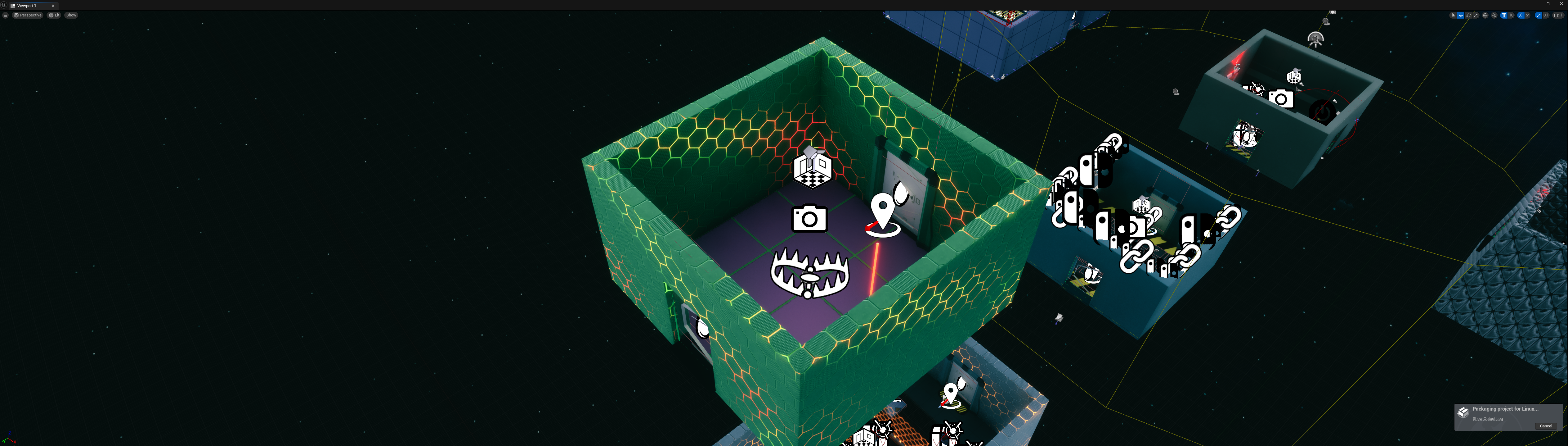
Task: Toggle rotation angle snapping icon
Action: pyautogui.click(x=1521, y=15)
